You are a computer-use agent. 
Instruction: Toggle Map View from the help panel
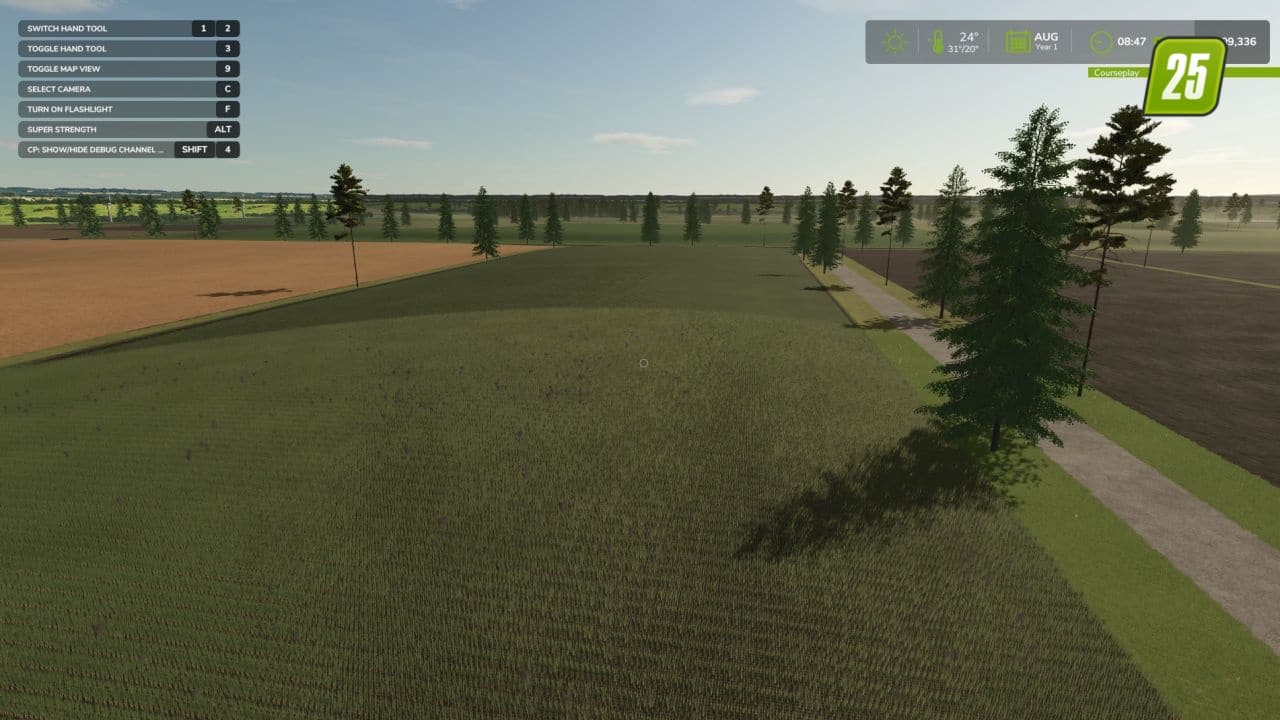click(120, 68)
